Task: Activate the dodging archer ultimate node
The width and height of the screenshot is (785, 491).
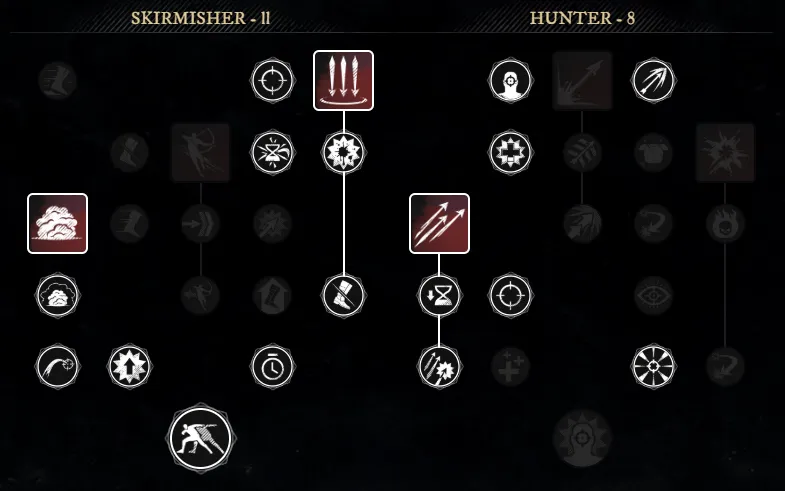Action: click(x=200, y=437)
